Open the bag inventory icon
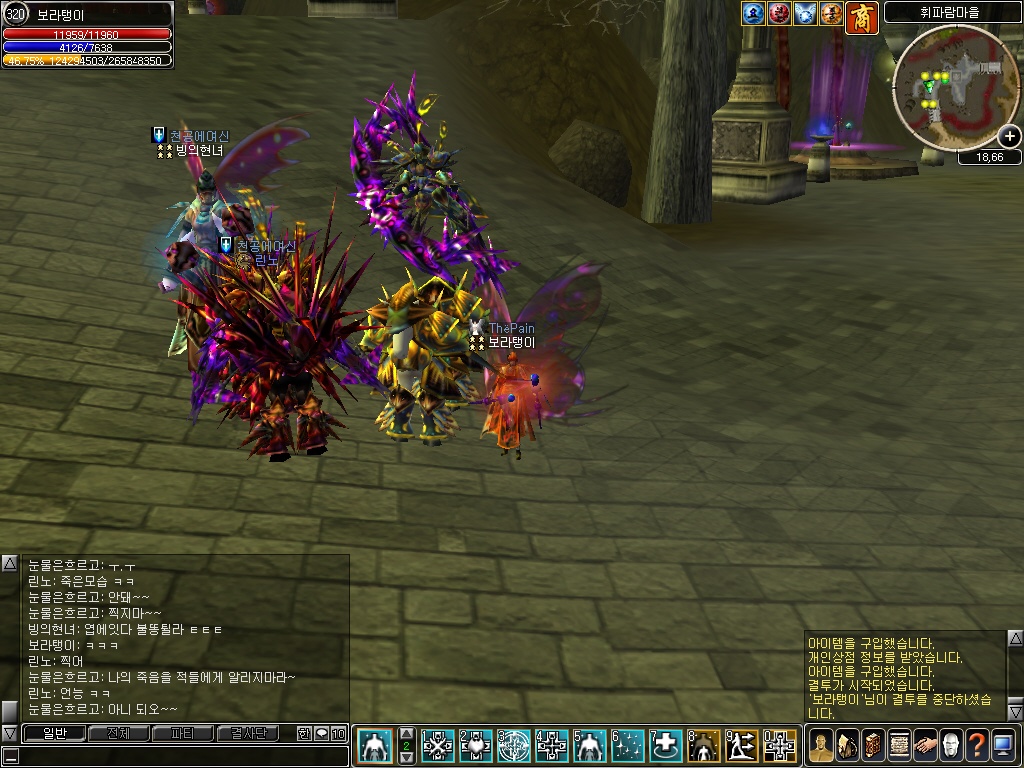Screen dimensions: 1024x768 847,745
